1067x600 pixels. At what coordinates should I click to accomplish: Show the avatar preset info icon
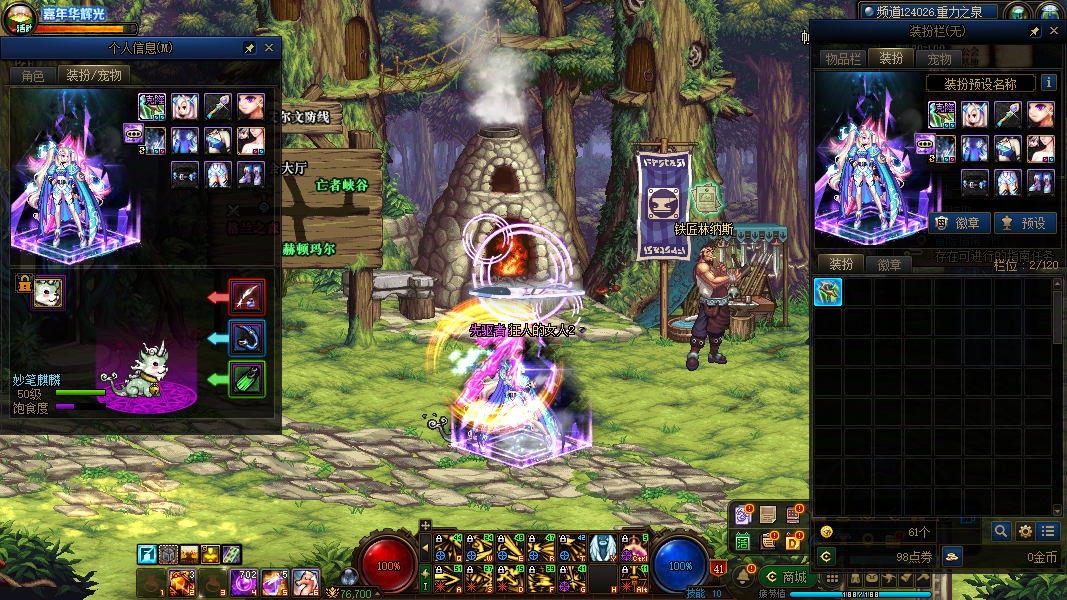1048,83
